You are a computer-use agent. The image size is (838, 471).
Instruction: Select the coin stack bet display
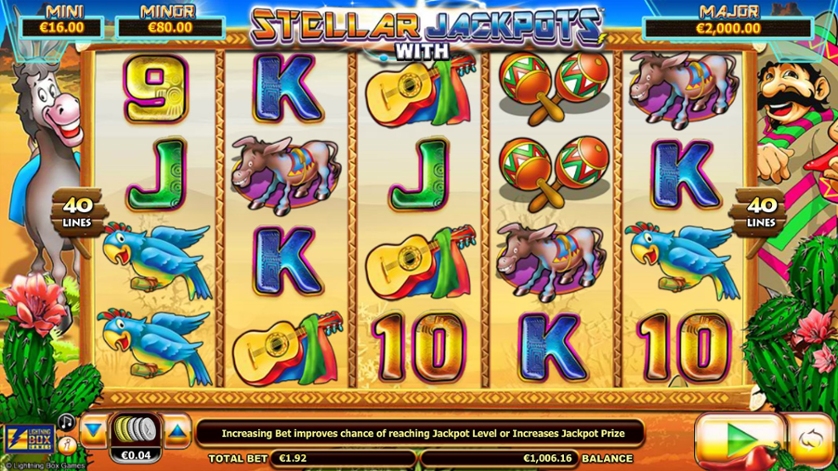(134, 432)
